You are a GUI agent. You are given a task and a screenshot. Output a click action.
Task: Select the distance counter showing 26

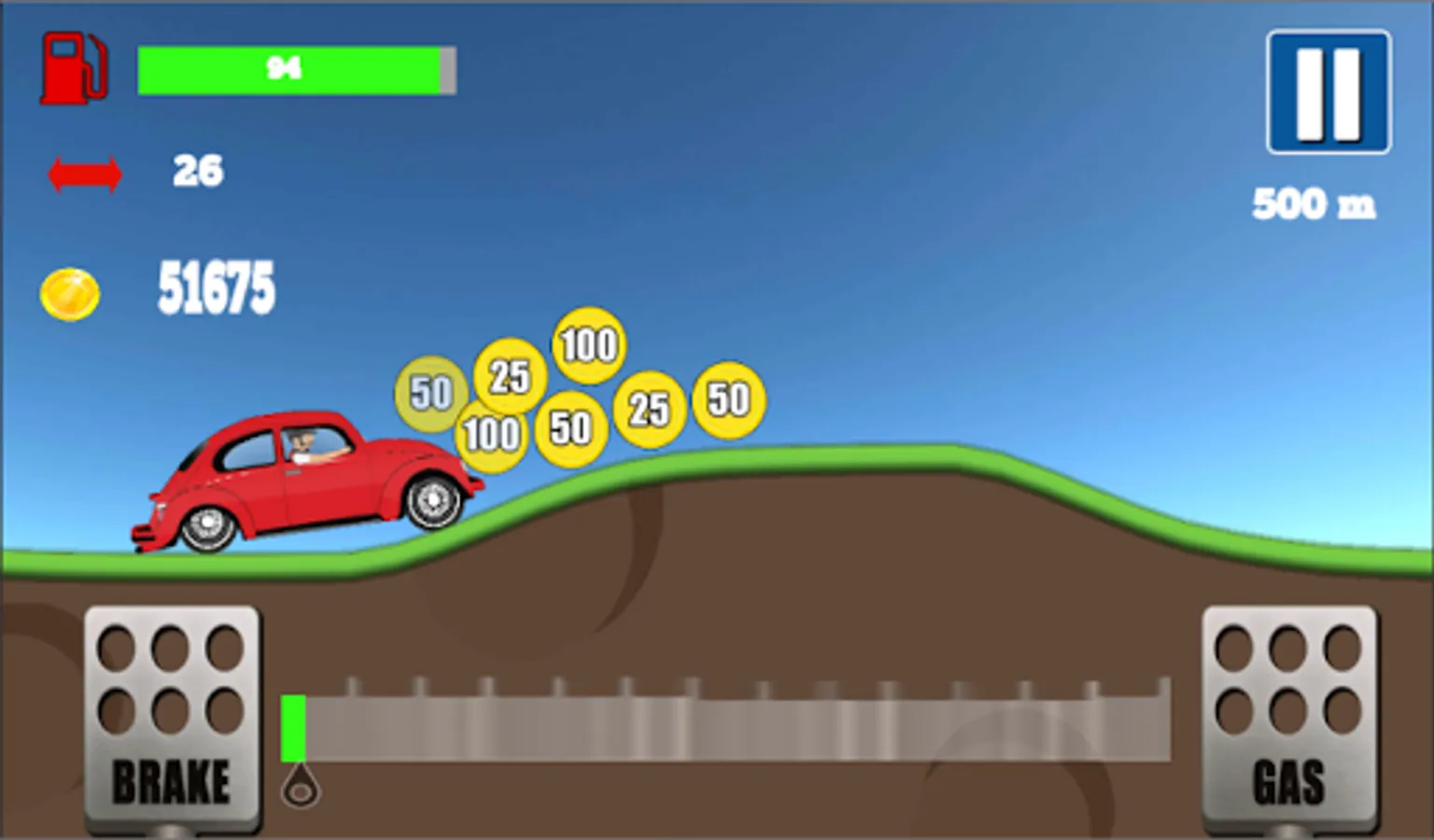(x=198, y=170)
